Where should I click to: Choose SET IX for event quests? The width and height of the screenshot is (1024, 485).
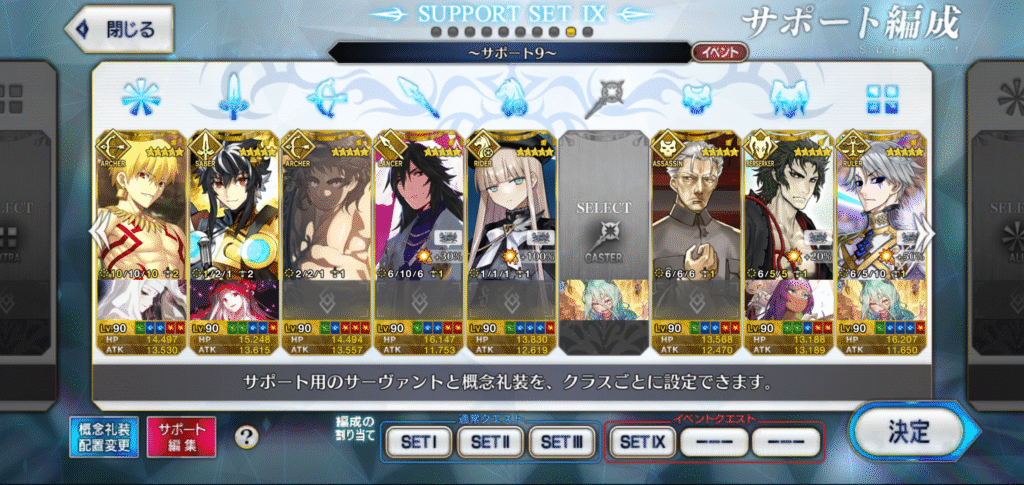tap(641, 440)
